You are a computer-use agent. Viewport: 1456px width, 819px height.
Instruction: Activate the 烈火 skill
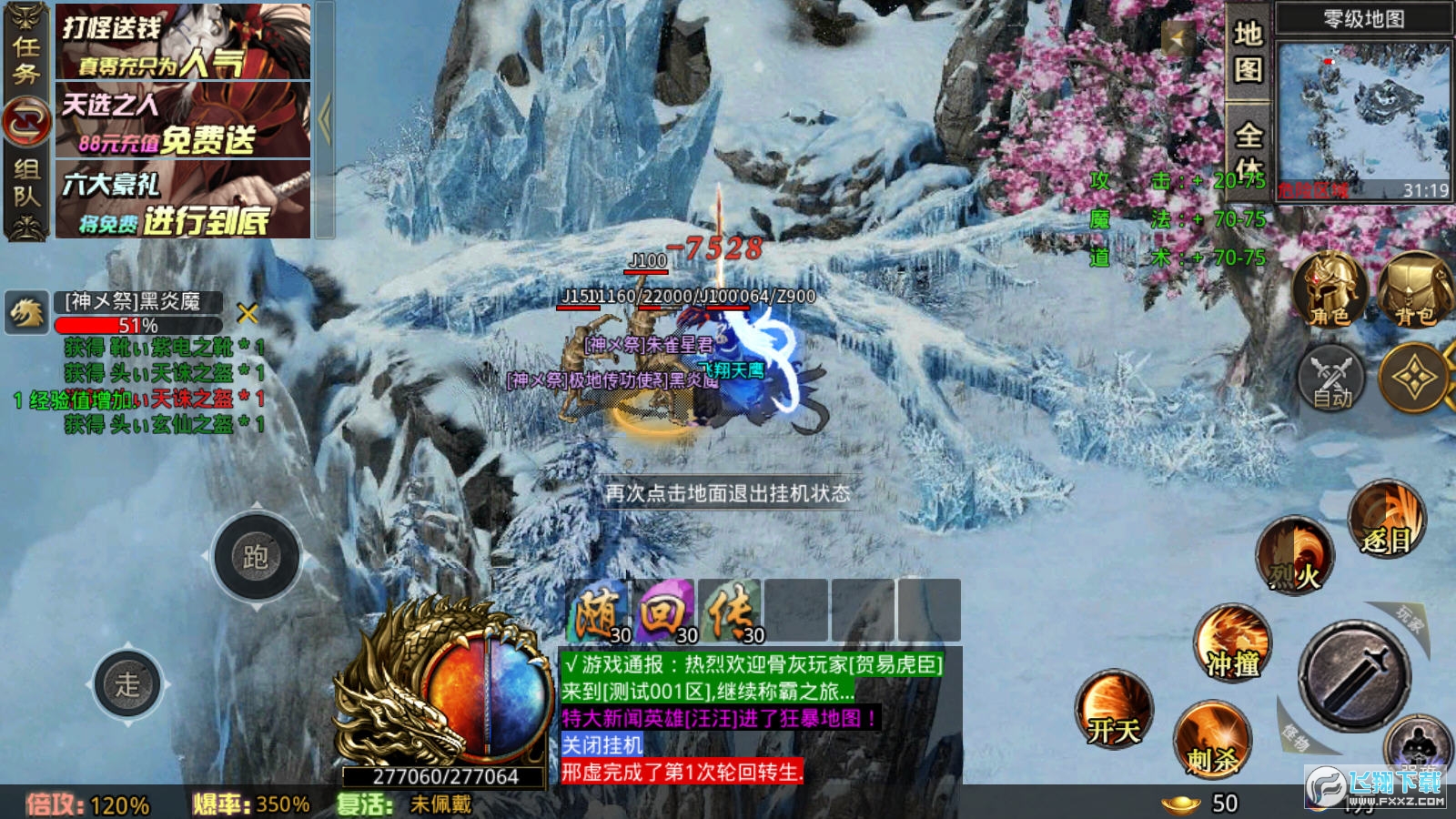tap(1295, 555)
